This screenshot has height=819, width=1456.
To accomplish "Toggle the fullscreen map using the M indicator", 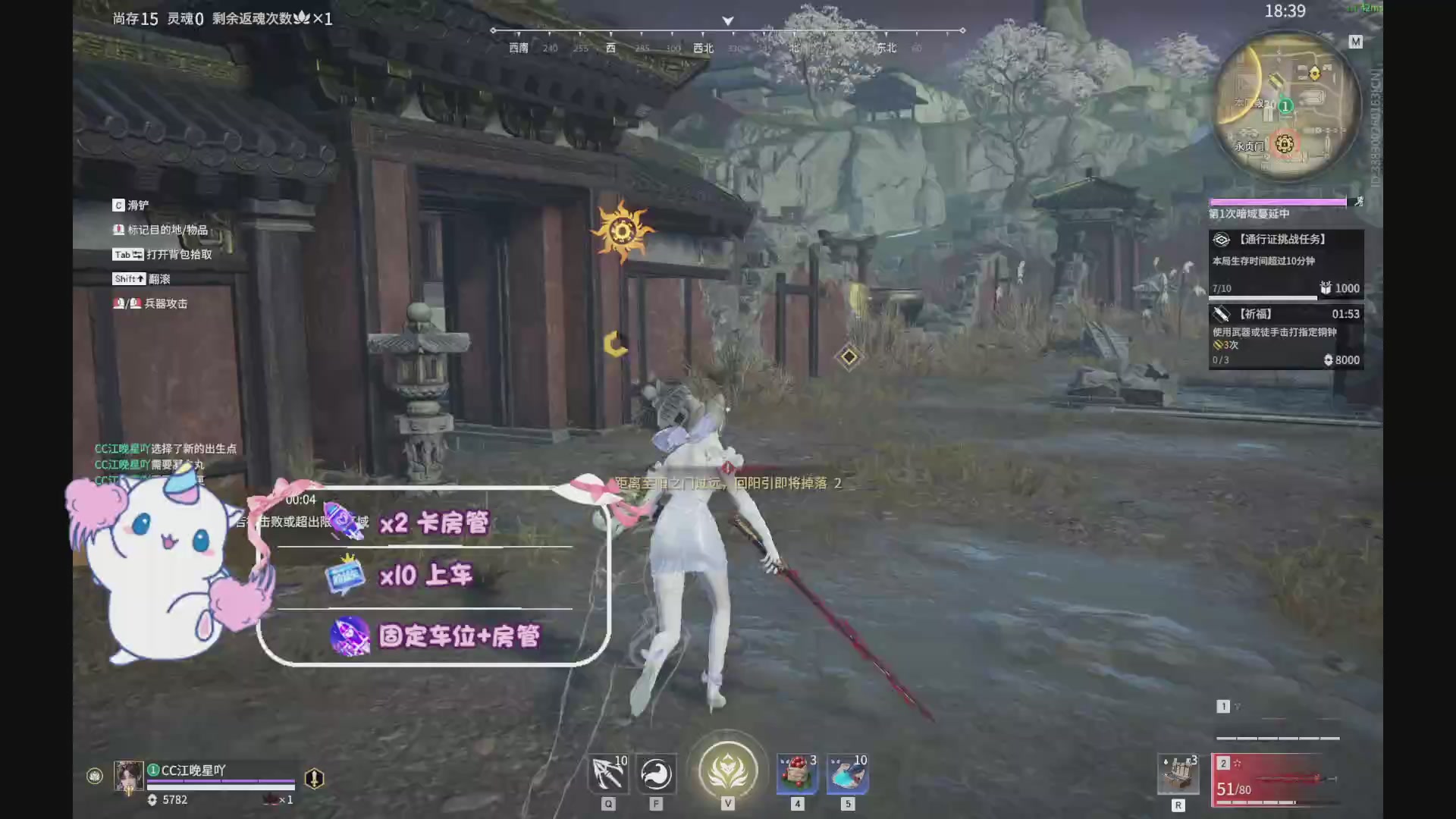I will [1356, 42].
